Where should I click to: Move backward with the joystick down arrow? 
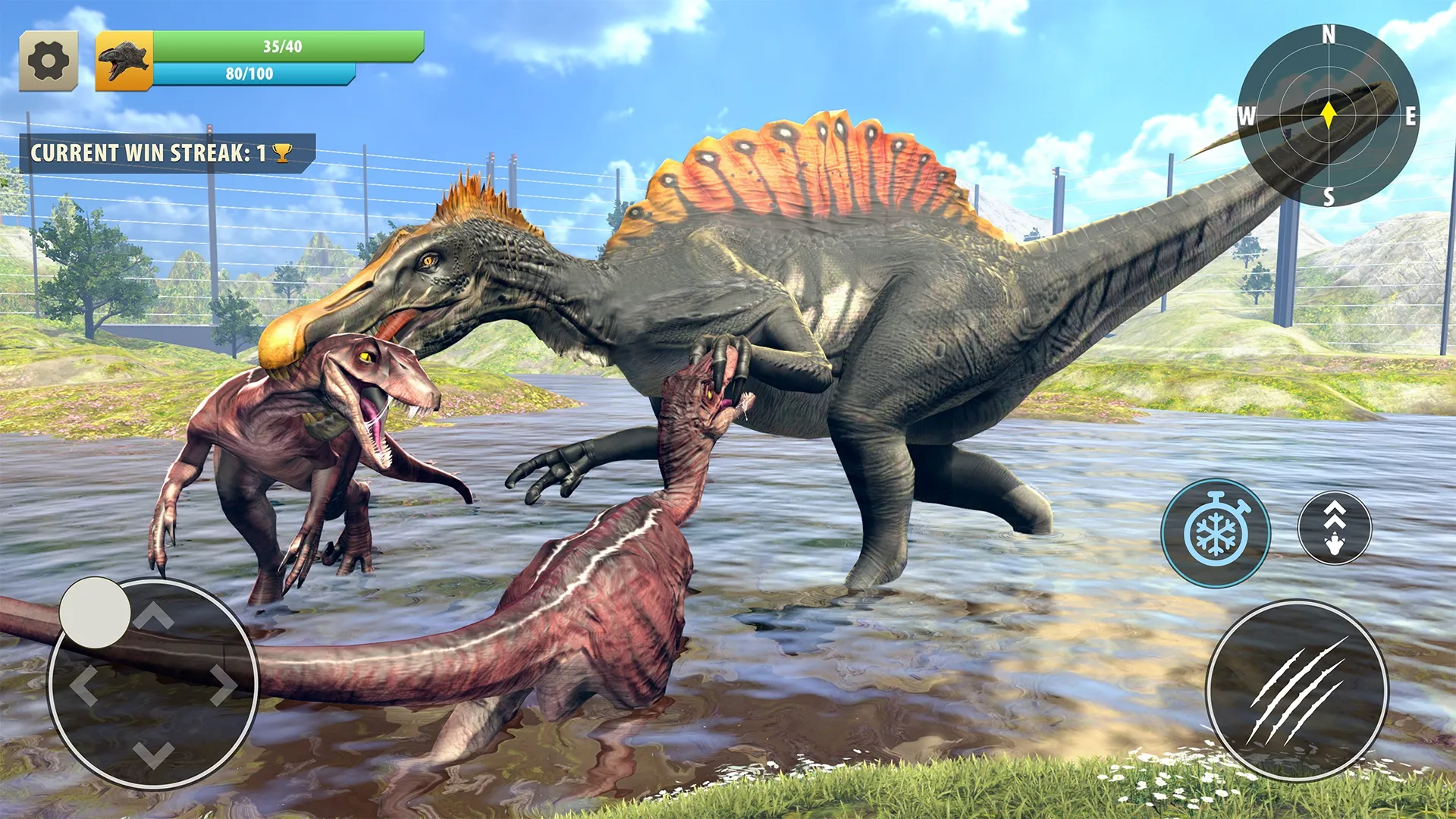tap(154, 755)
